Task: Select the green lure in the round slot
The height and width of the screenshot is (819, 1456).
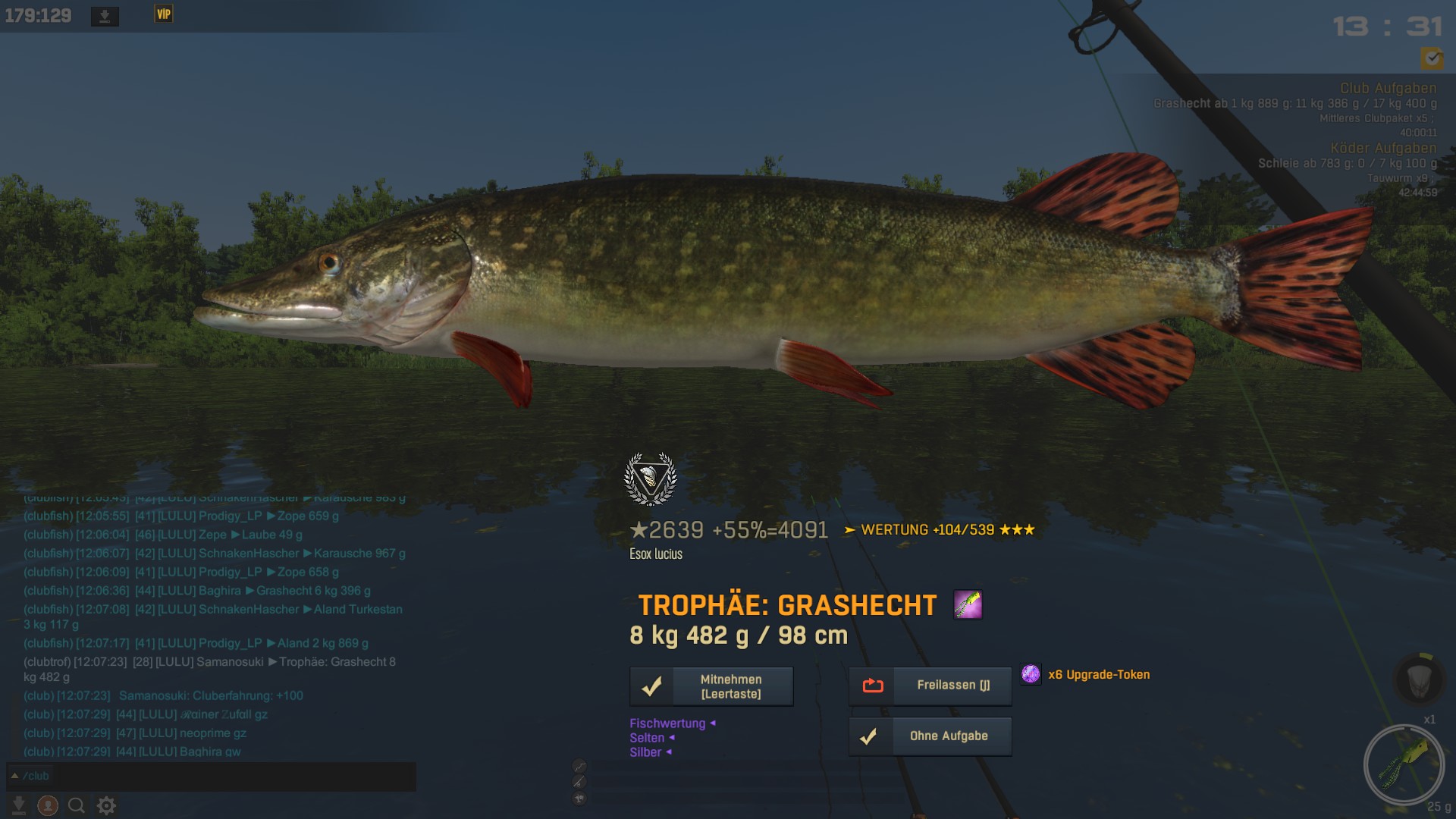Action: tap(1404, 764)
